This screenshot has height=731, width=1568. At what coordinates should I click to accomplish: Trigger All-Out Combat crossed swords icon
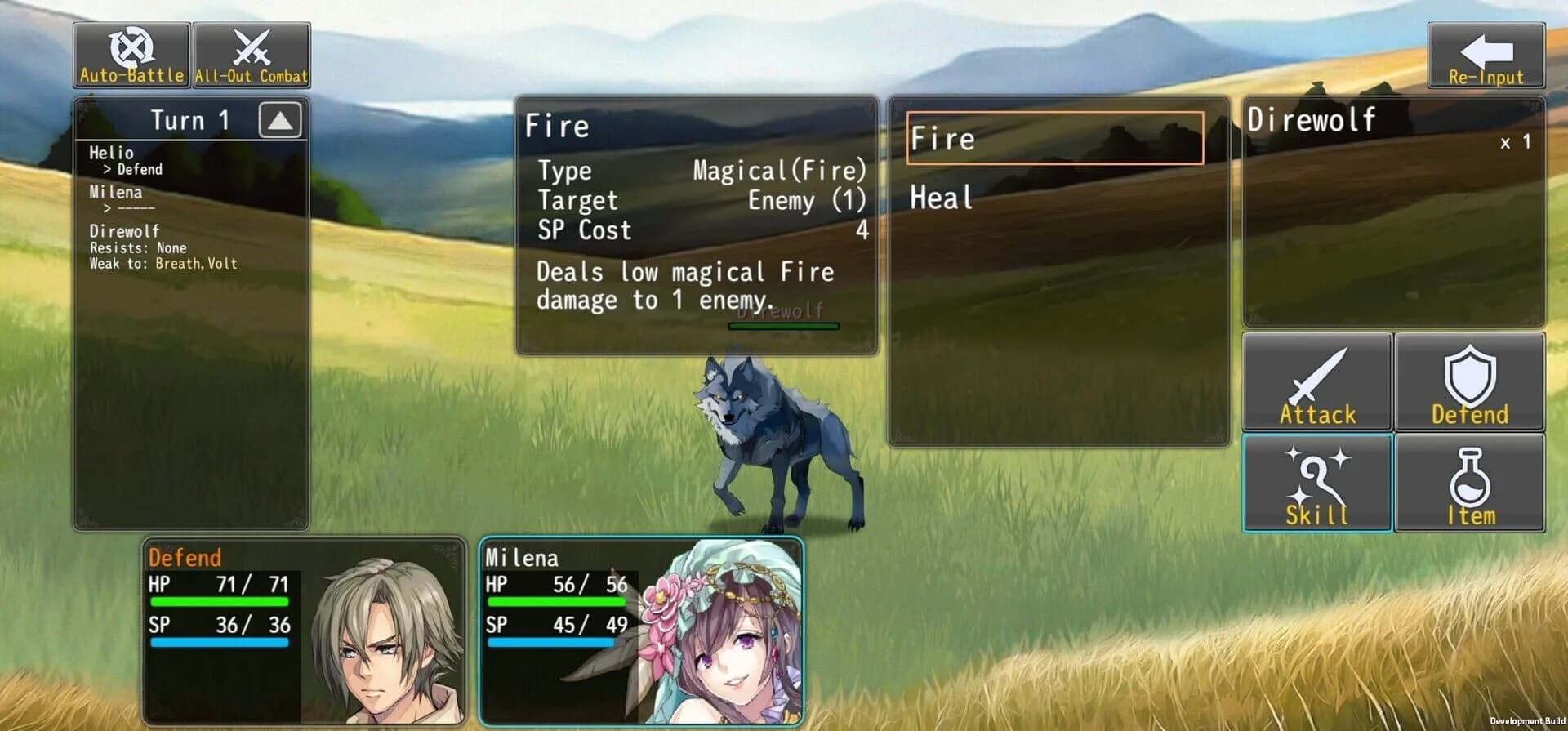pyautogui.click(x=251, y=51)
